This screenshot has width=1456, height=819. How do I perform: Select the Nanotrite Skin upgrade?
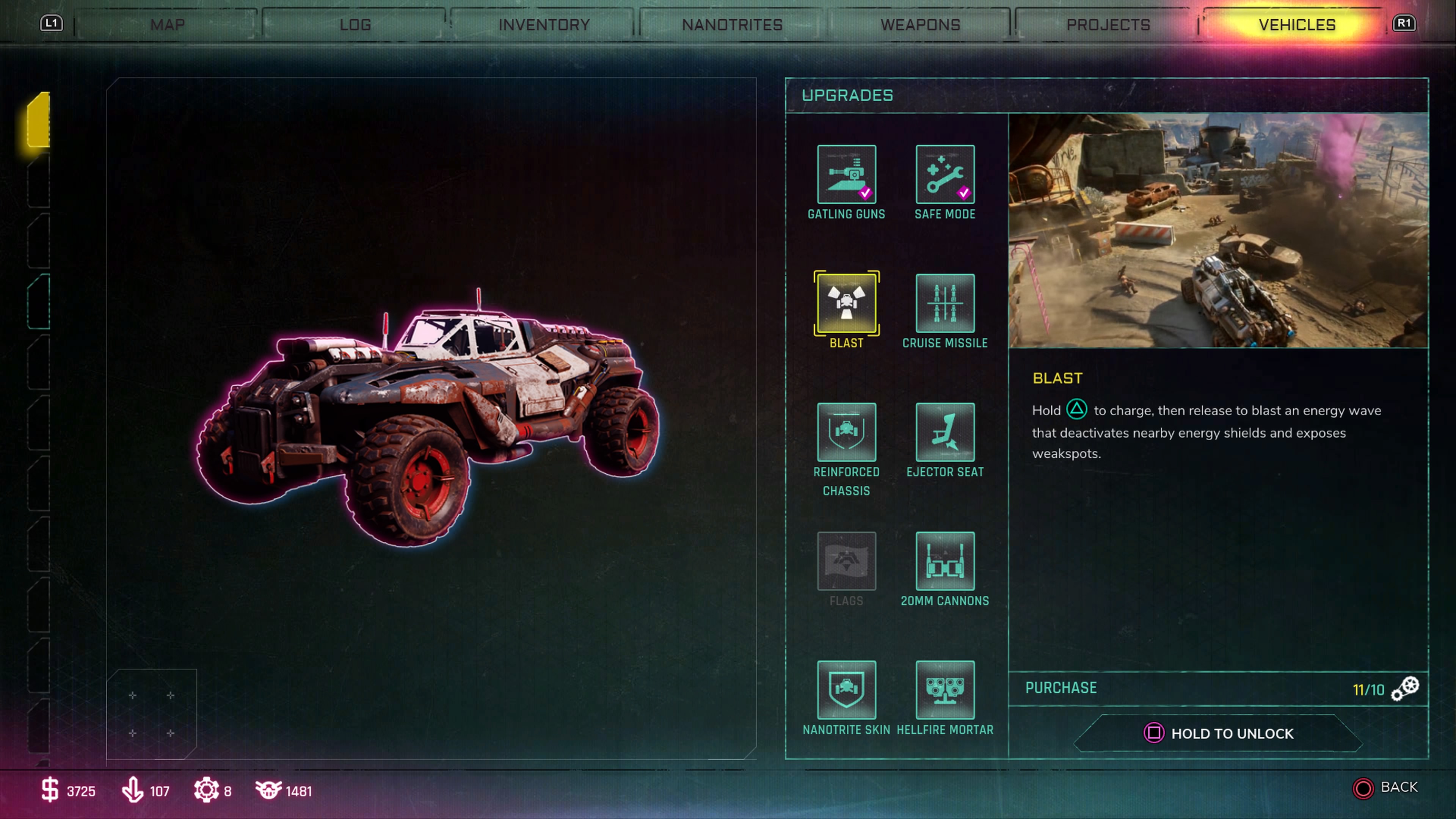tap(846, 690)
